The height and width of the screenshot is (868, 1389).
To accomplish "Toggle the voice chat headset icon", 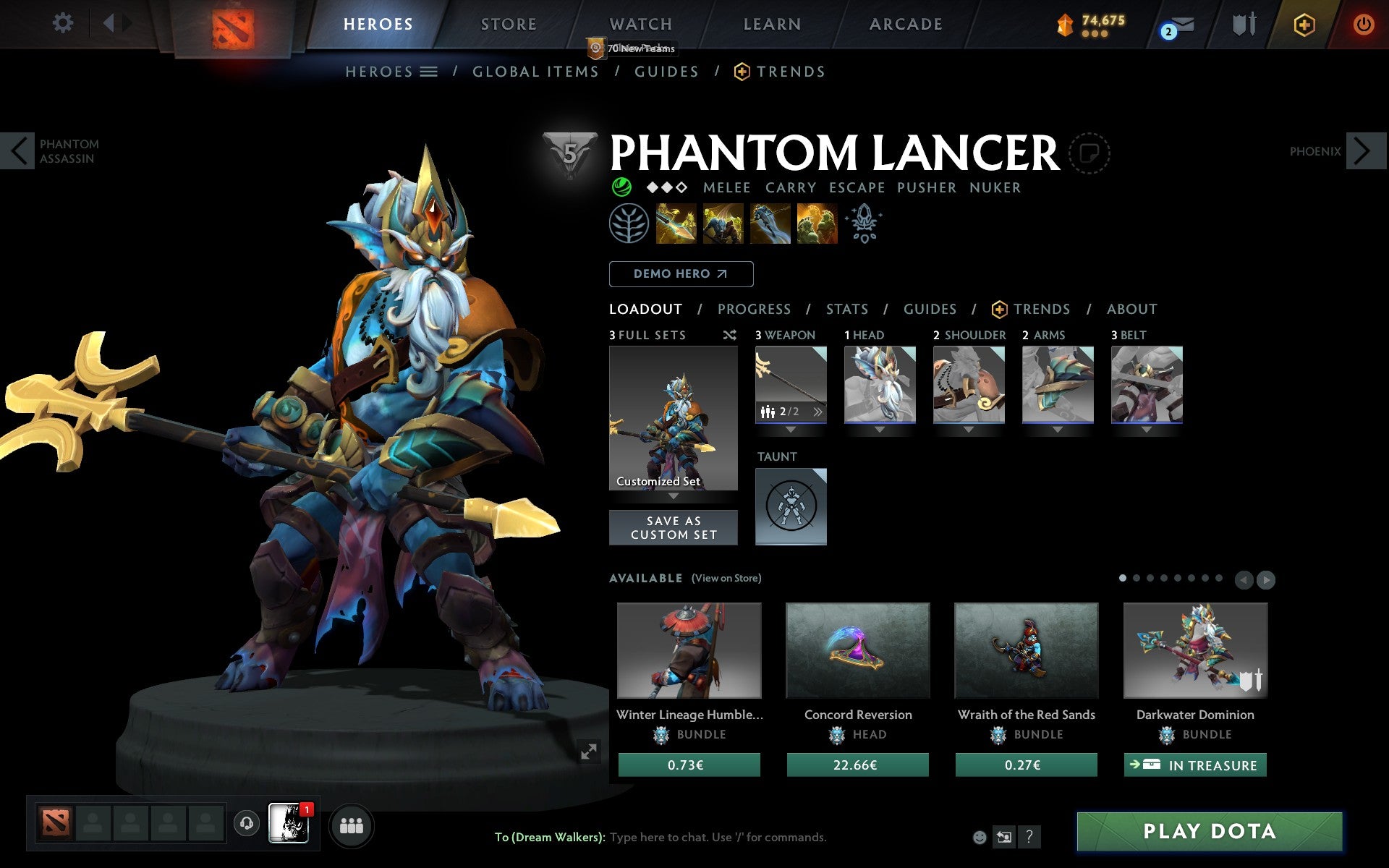I will (247, 823).
